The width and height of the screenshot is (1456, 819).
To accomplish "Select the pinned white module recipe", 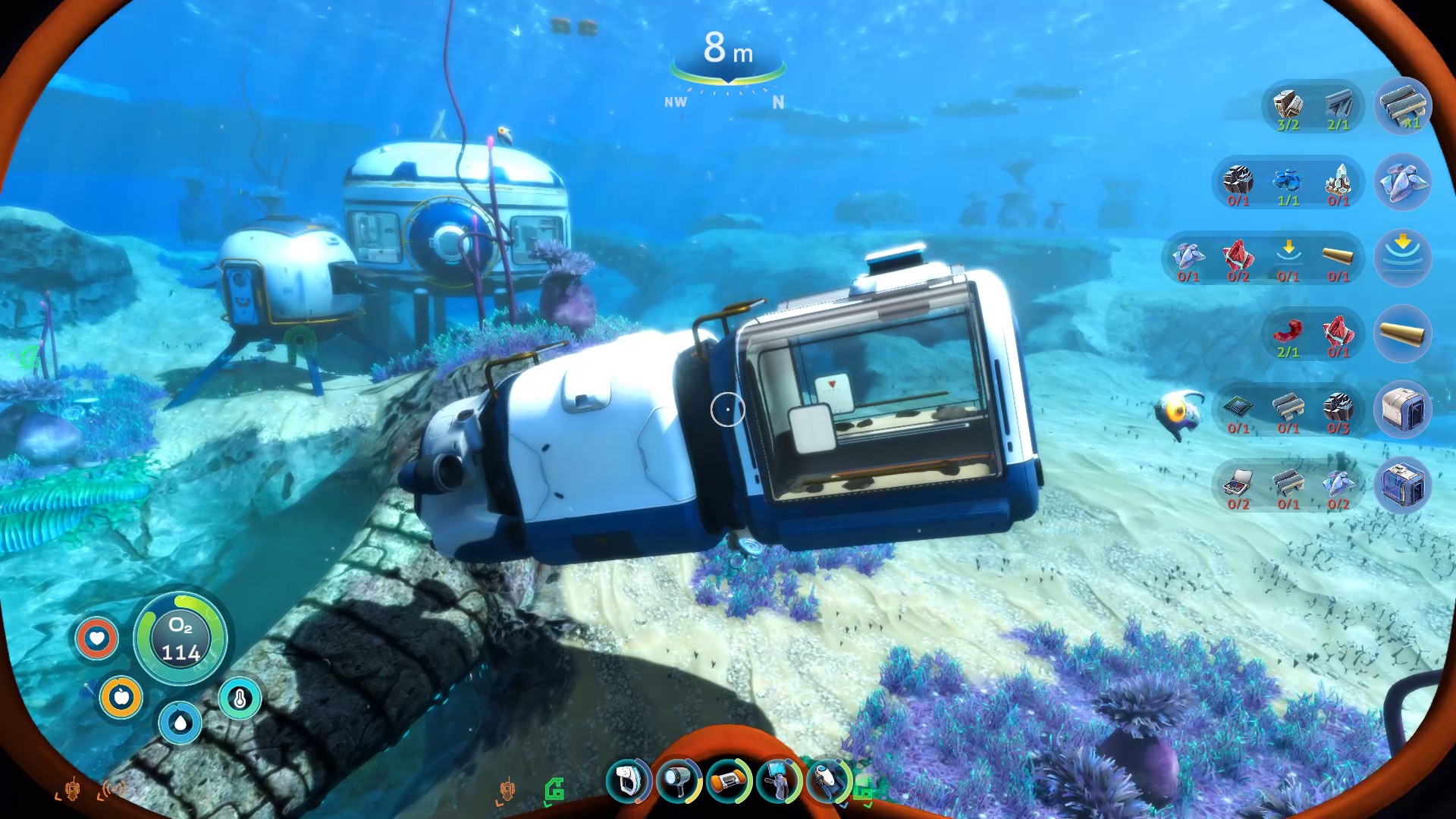I will [1402, 409].
